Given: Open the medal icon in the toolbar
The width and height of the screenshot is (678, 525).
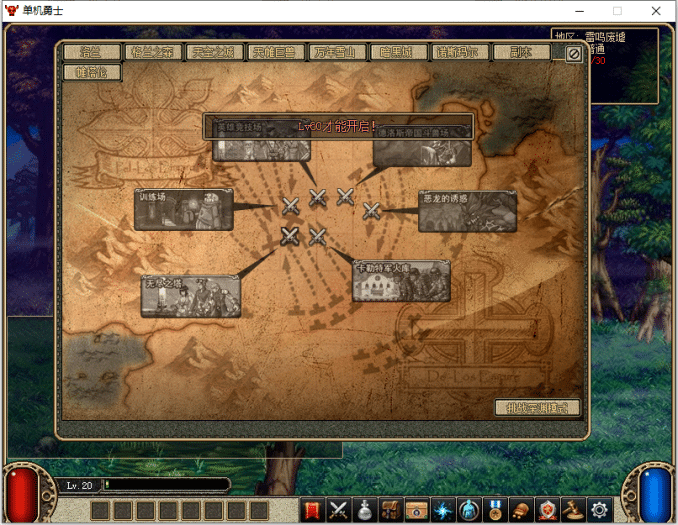Looking at the screenshot, I should coord(495,510).
